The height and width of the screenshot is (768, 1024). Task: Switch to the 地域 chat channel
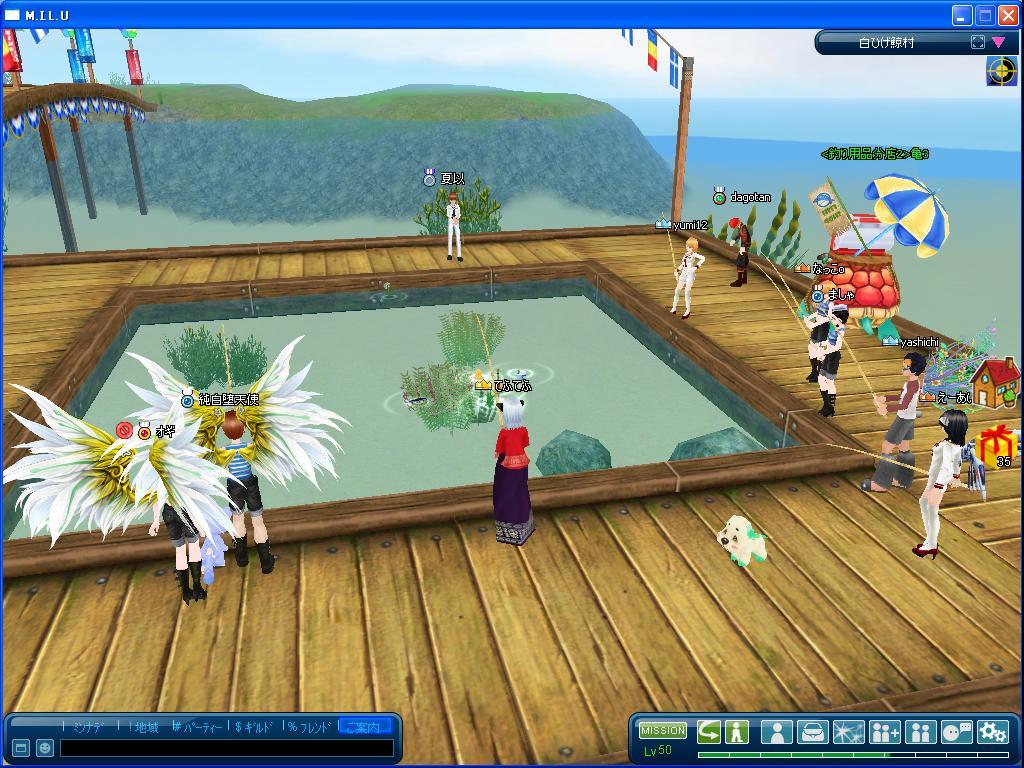(146, 727)
